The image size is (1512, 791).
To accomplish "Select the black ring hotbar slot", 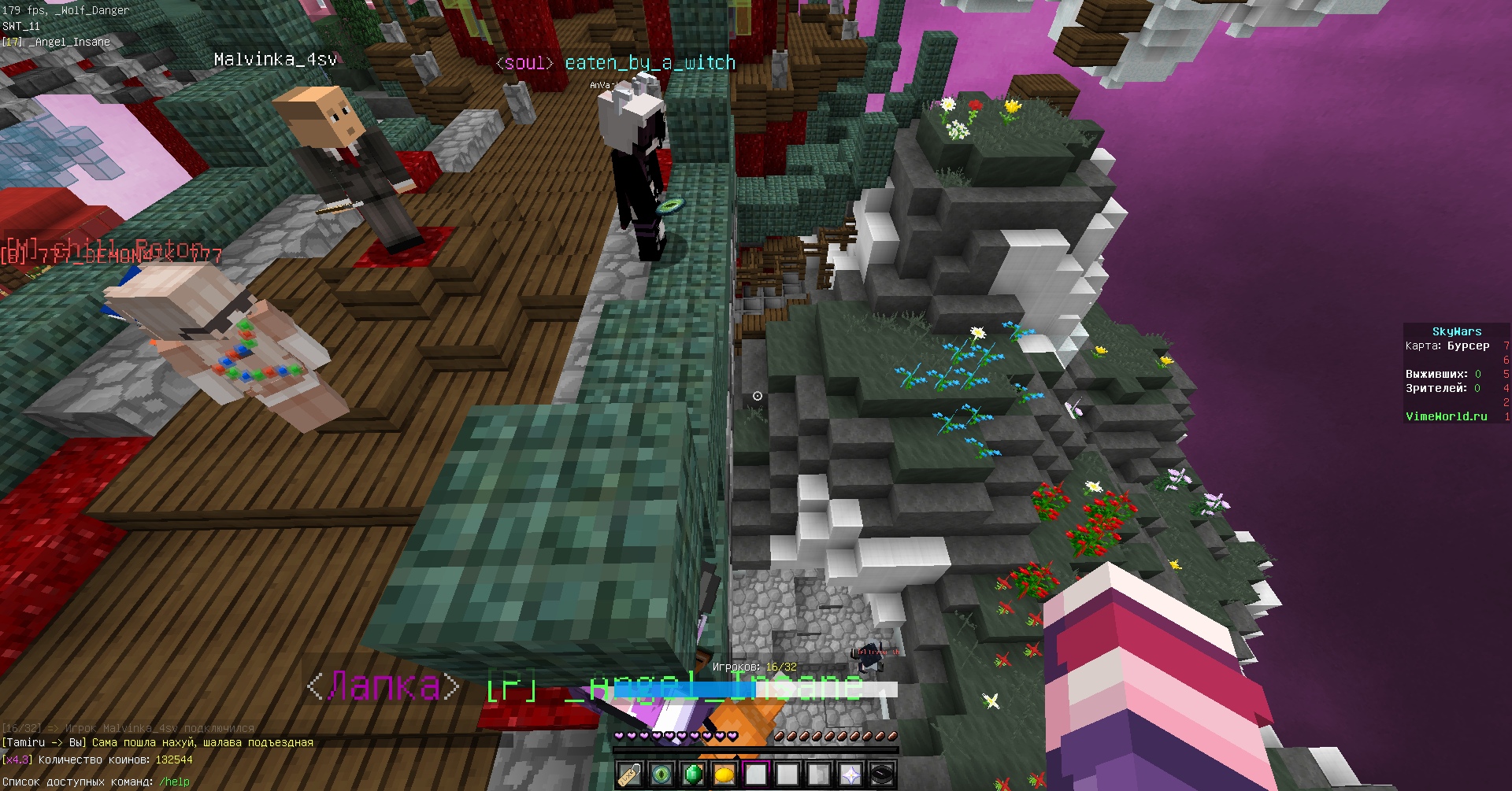I will point(881,774).
